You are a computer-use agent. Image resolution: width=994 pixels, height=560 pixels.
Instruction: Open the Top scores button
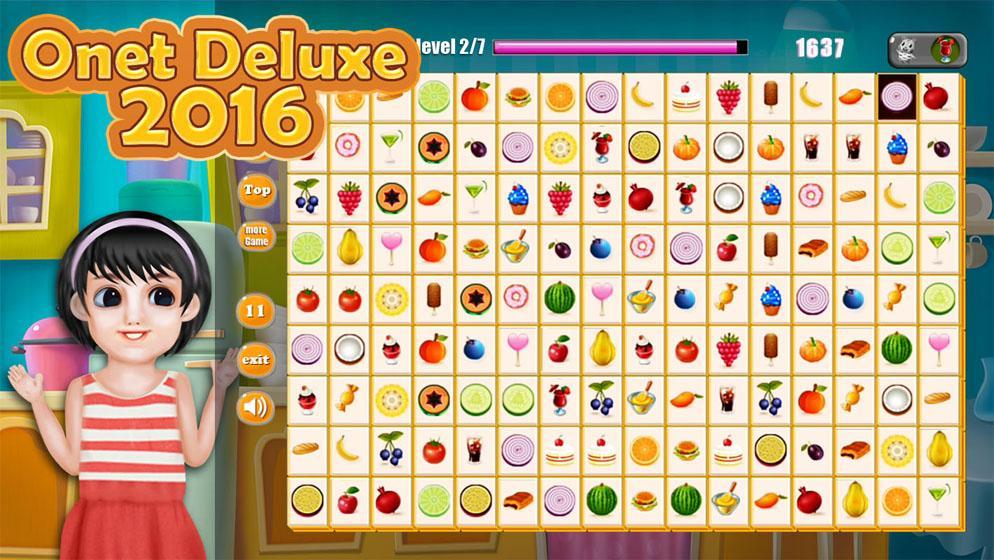(x=257, y=190)
